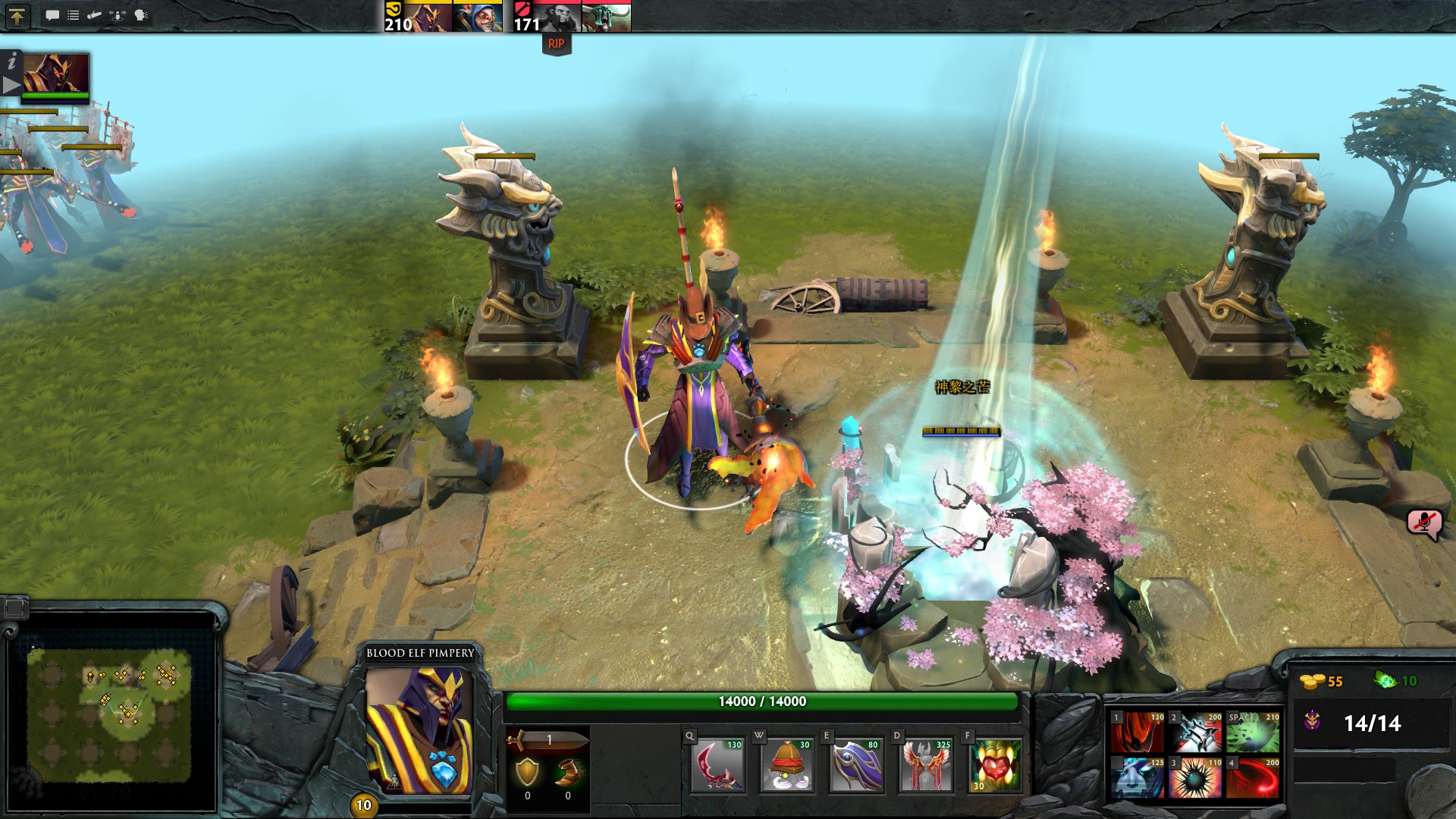Use the red-haired face item in slot 1

(1137, 733)
